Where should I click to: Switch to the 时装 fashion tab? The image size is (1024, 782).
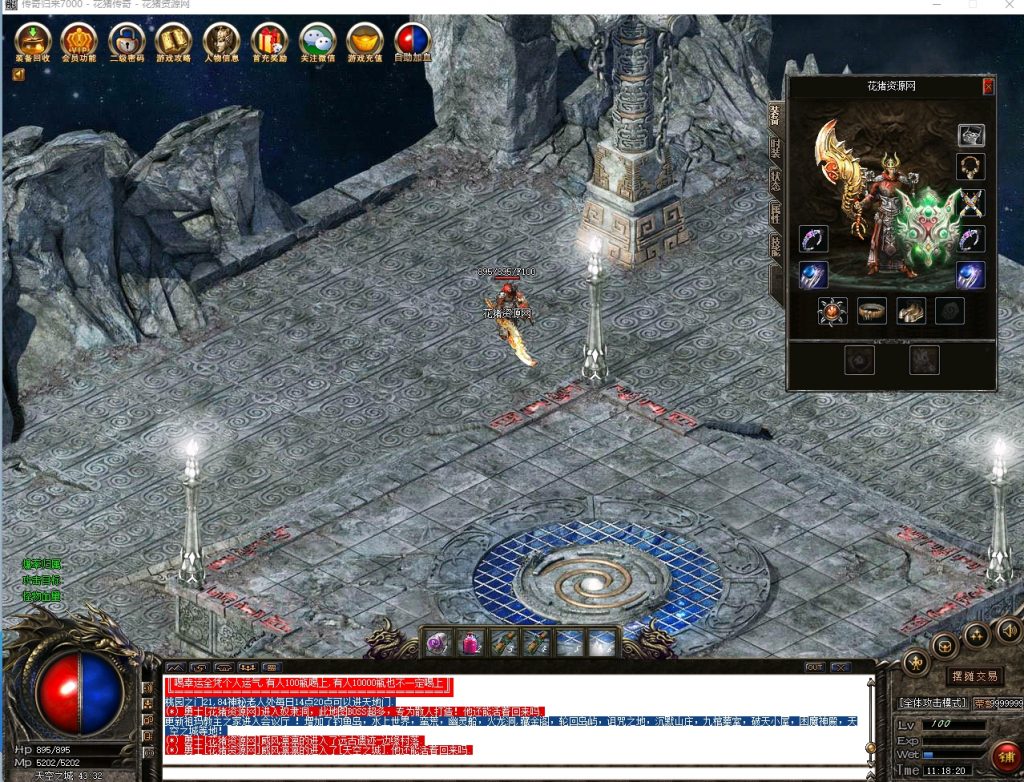click(776, 149)
